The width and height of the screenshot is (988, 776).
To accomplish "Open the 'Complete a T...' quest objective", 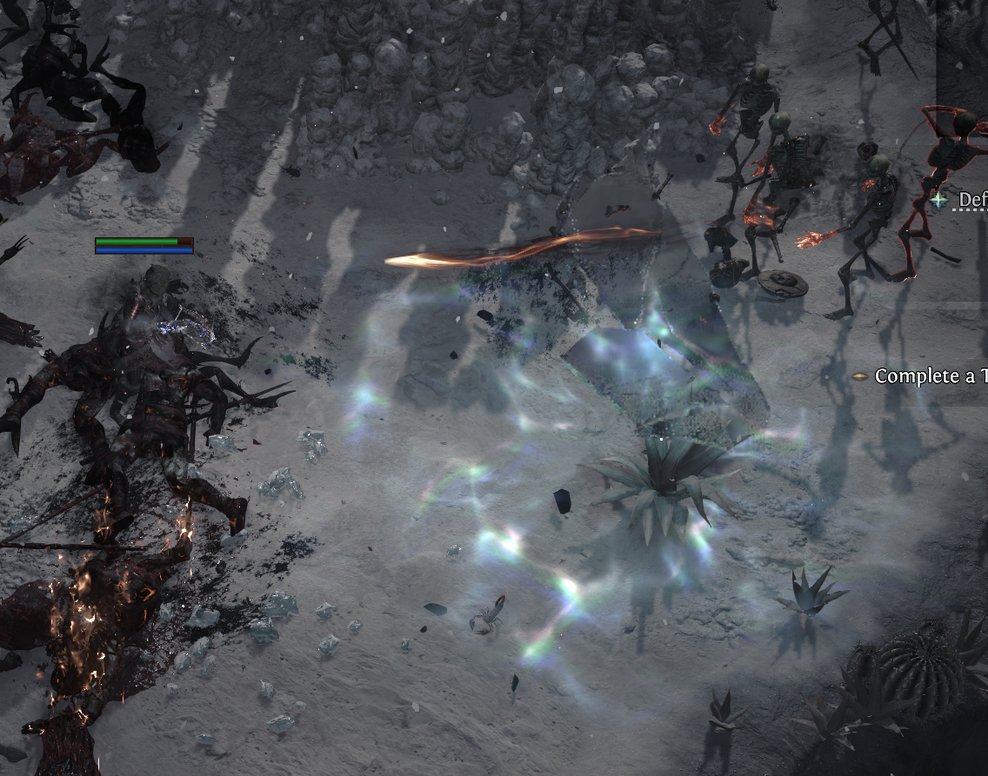I will pyautogui.click(x=930, y=376).
